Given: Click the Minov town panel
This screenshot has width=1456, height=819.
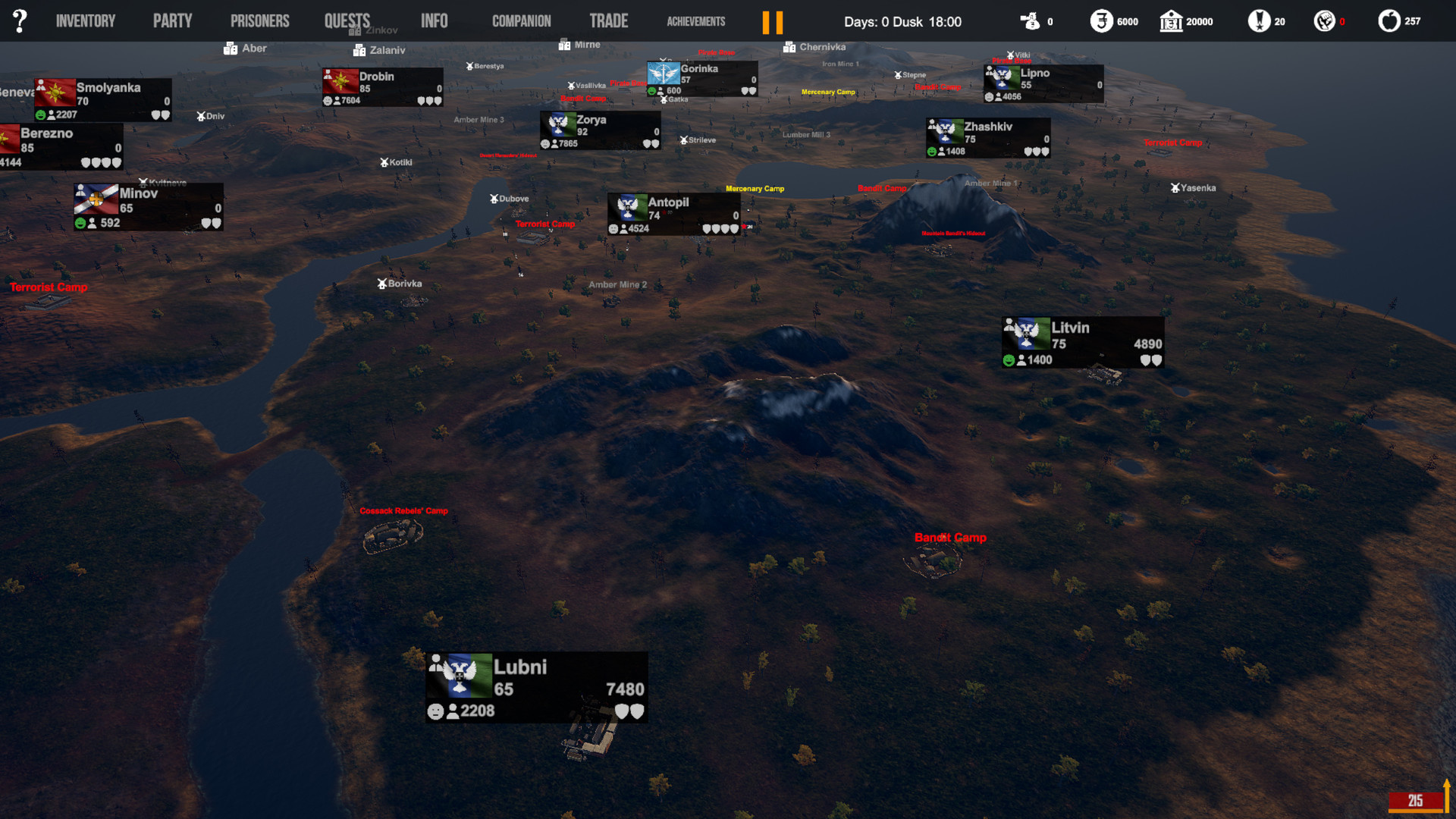Looking at the screenshot, I should tap(148, 207).
